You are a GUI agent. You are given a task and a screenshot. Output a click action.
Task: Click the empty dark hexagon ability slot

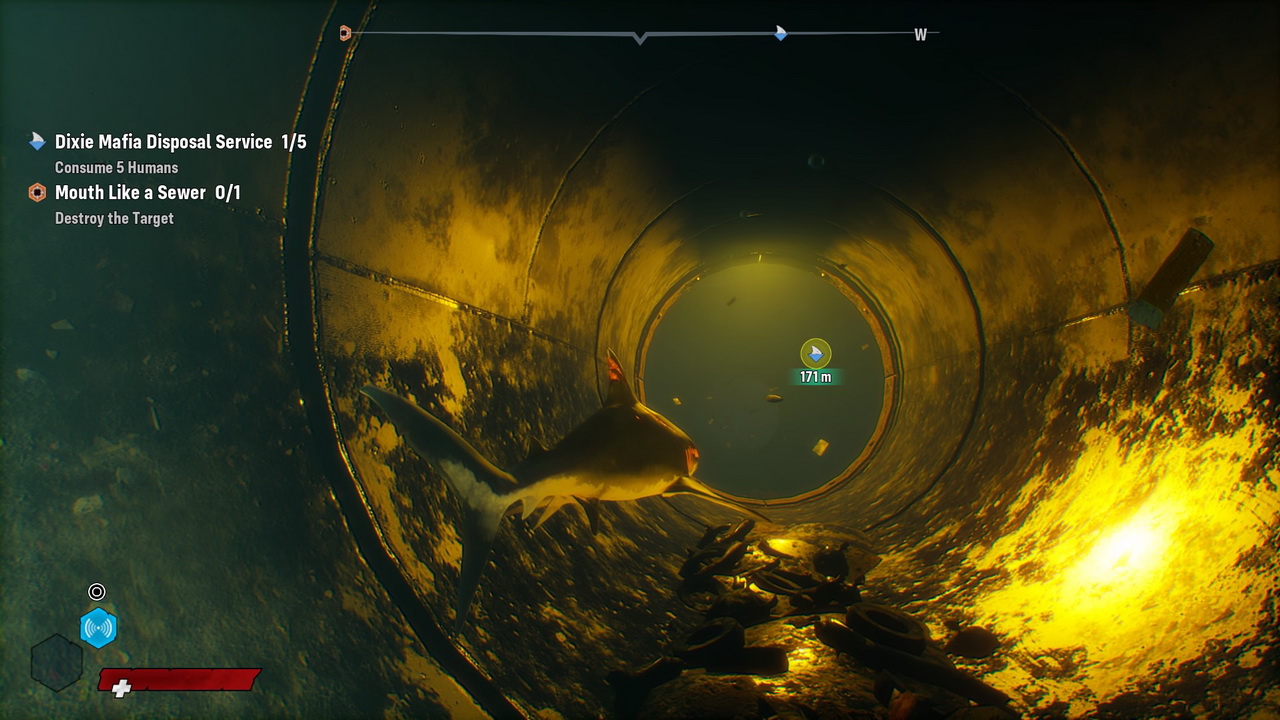(56, 662)
